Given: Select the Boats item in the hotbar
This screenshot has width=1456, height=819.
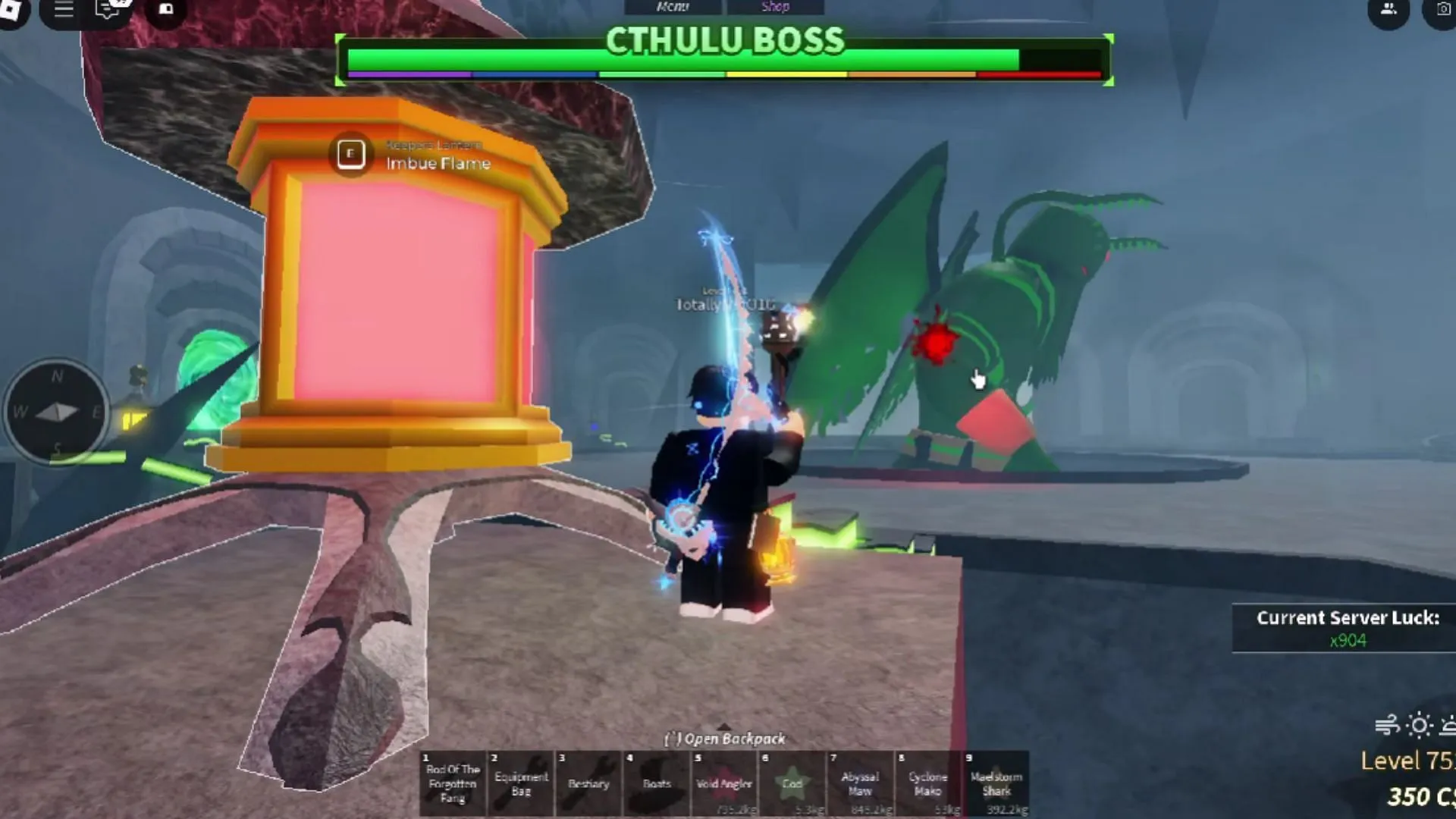Looking at the screenshot, I should pyautogui.click(x=656, y=781).
